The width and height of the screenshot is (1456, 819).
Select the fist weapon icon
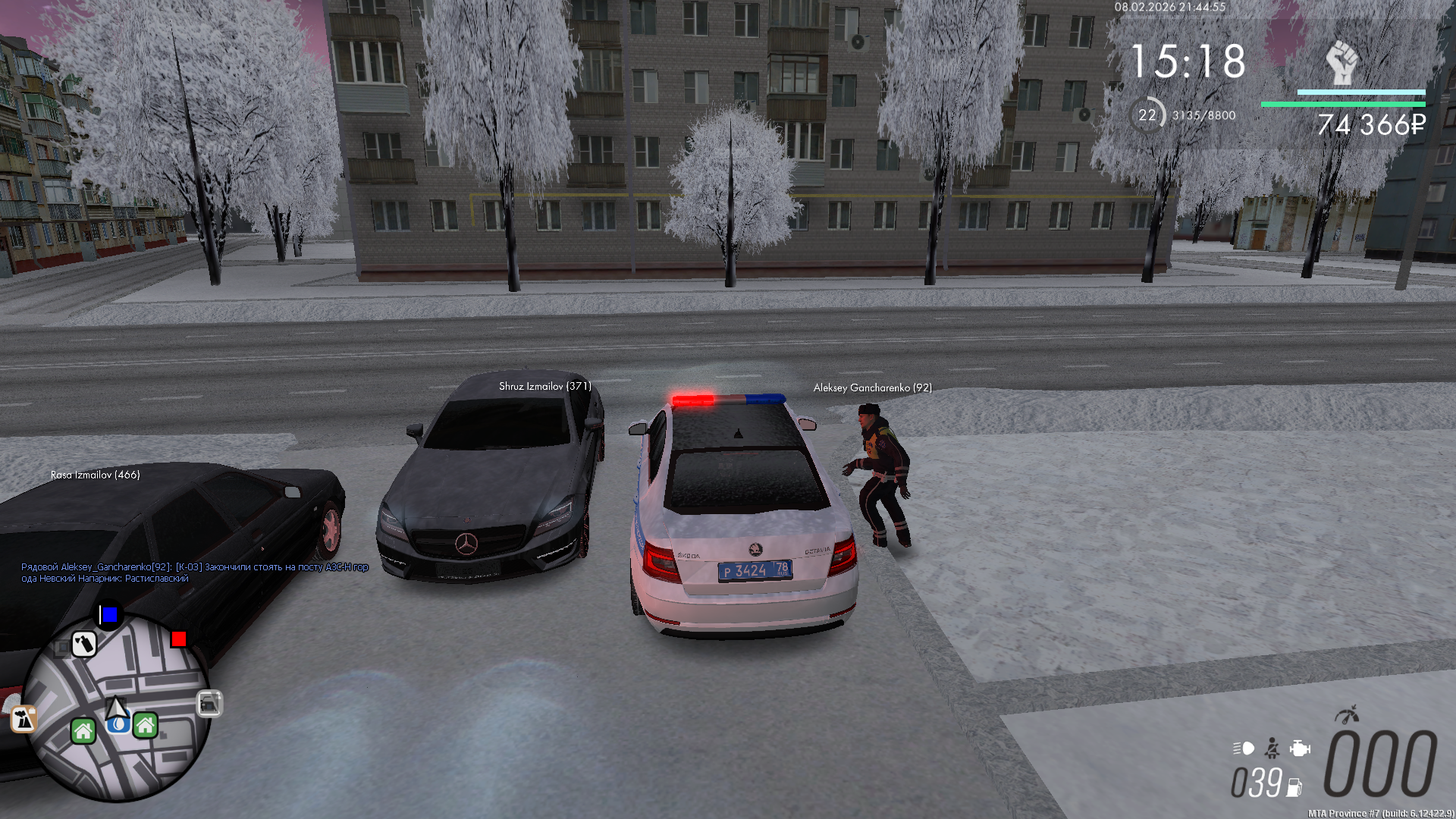point(1341,62)
